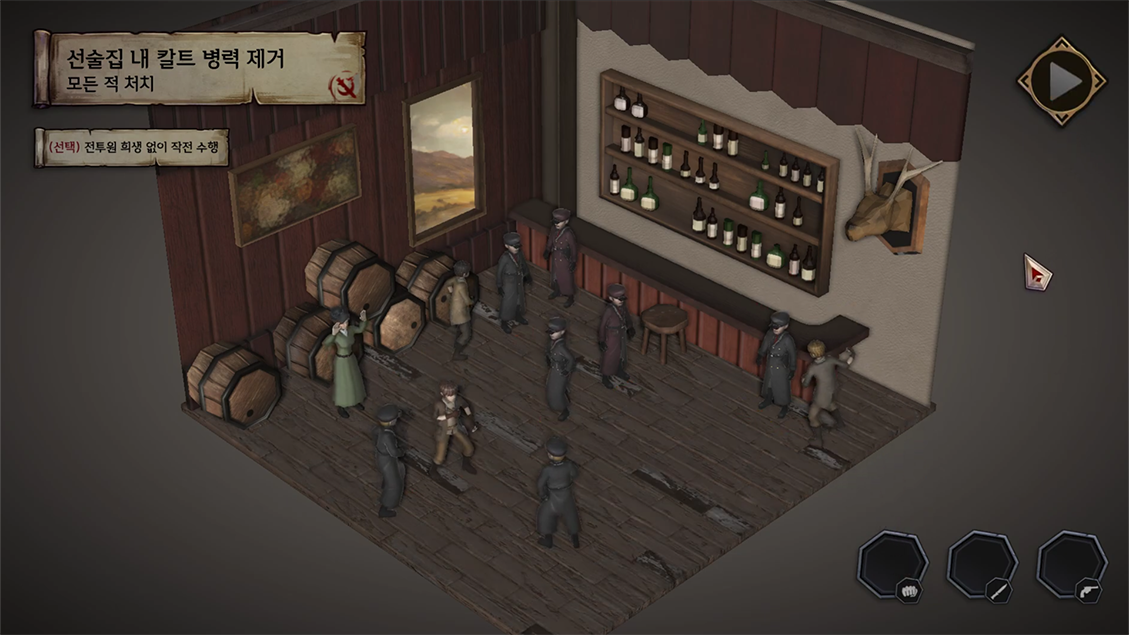Viewport: 1129px width, 635px height.
Task: Click the play arrow button
Action: point(1061,81)
